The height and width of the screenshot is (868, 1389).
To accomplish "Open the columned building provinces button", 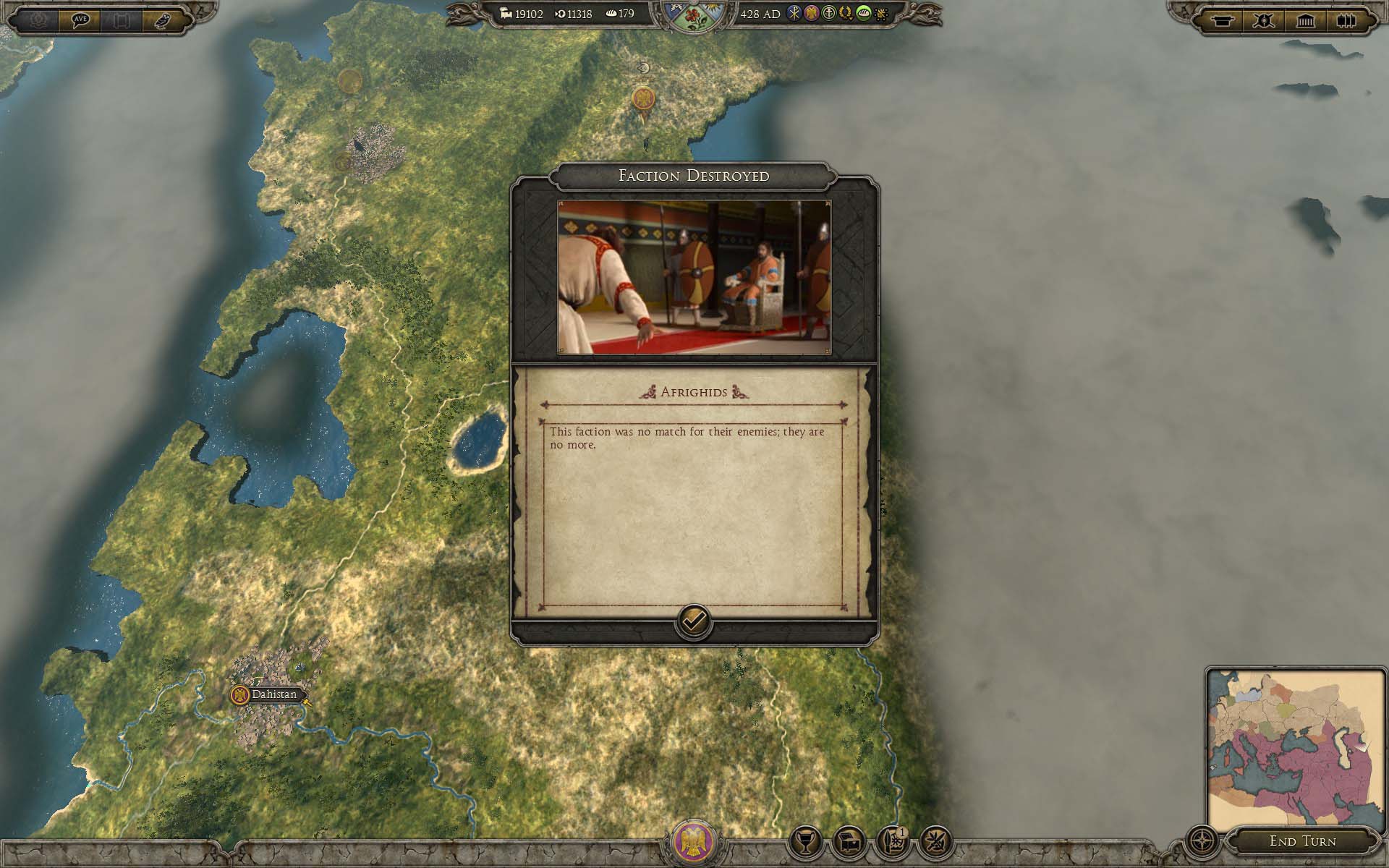I will pos(1305,20).
